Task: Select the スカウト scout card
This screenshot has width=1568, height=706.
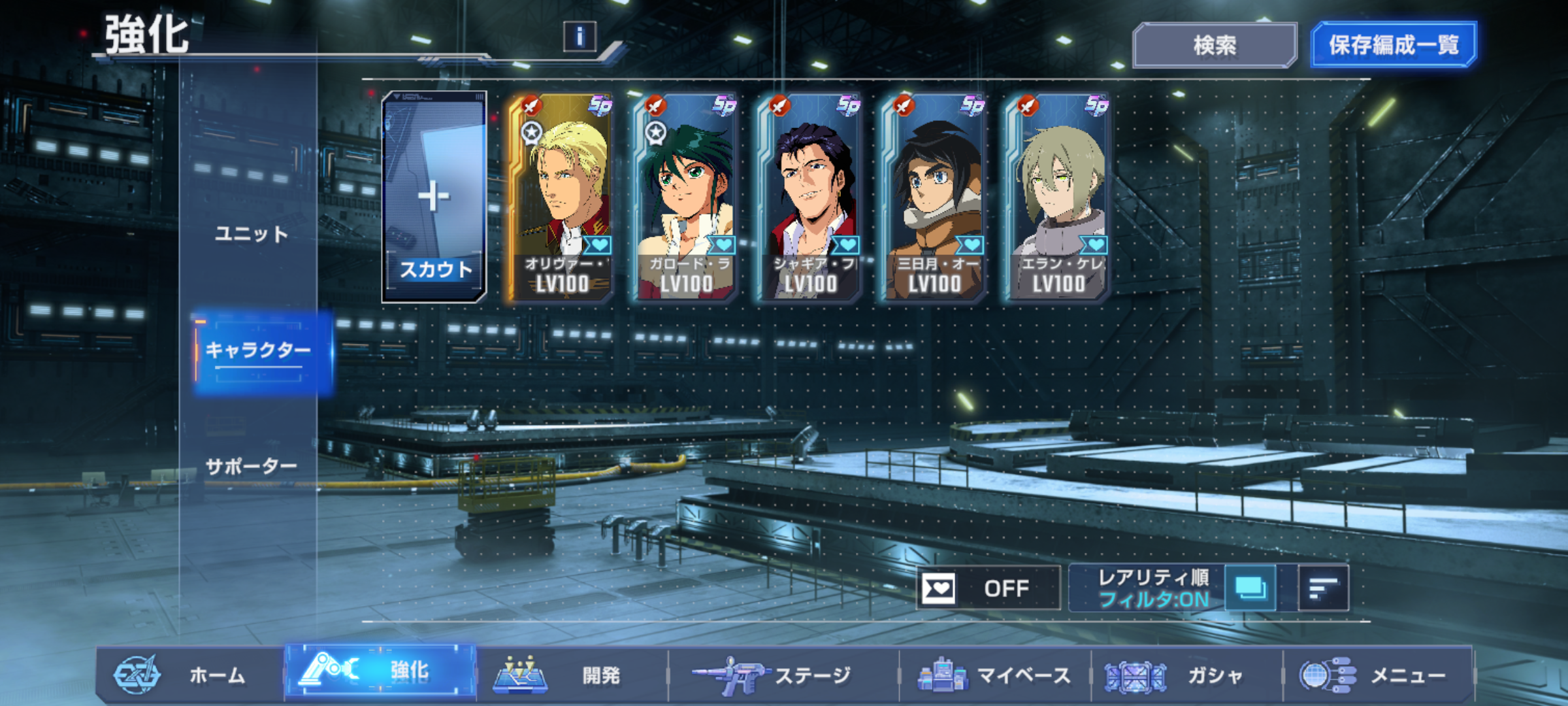Action: click(x=434, y=197)
